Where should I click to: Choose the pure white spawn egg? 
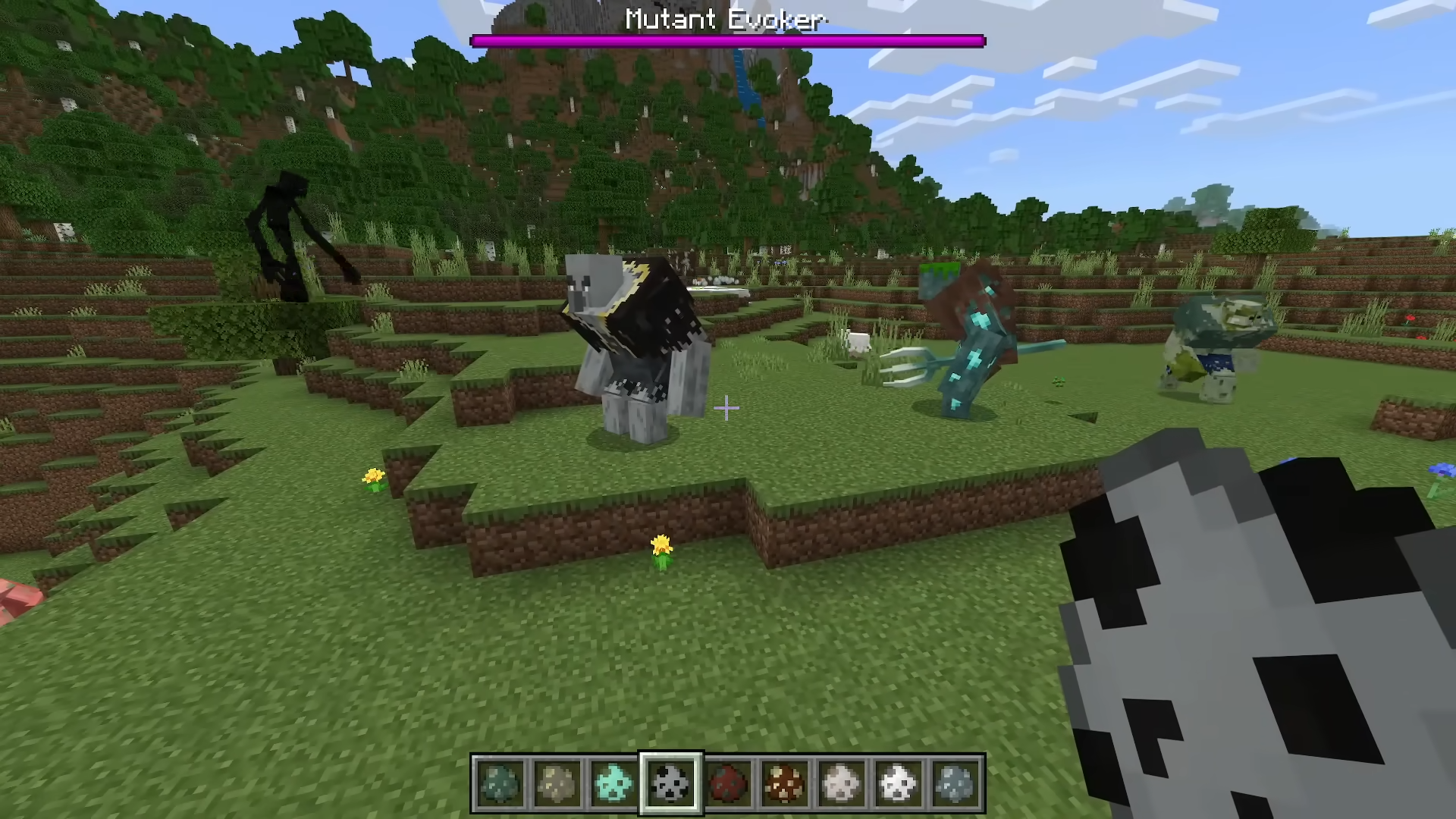(899, 783)
